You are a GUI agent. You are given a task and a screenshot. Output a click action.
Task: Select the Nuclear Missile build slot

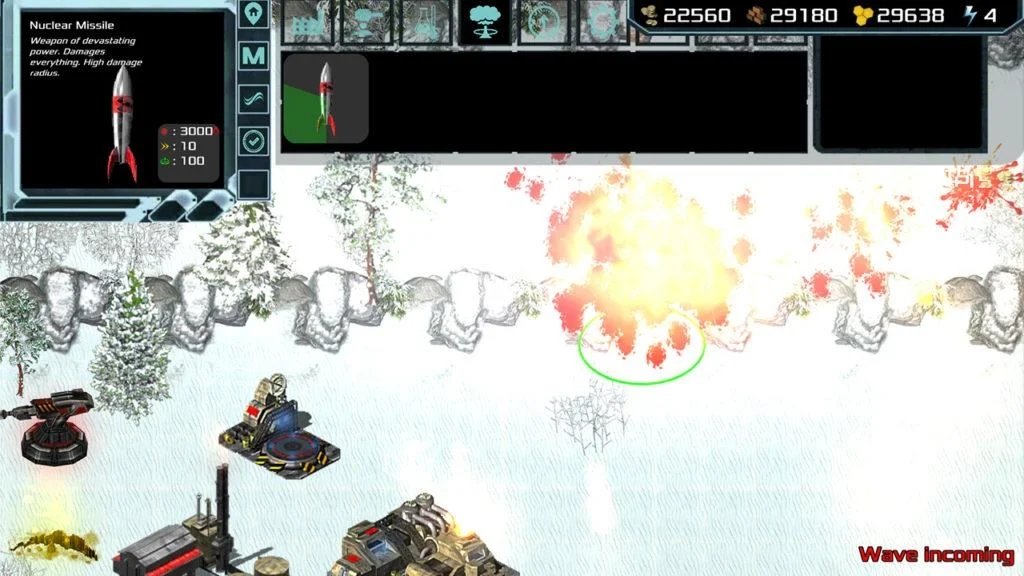pyautogui.click(x=326, y=98)
